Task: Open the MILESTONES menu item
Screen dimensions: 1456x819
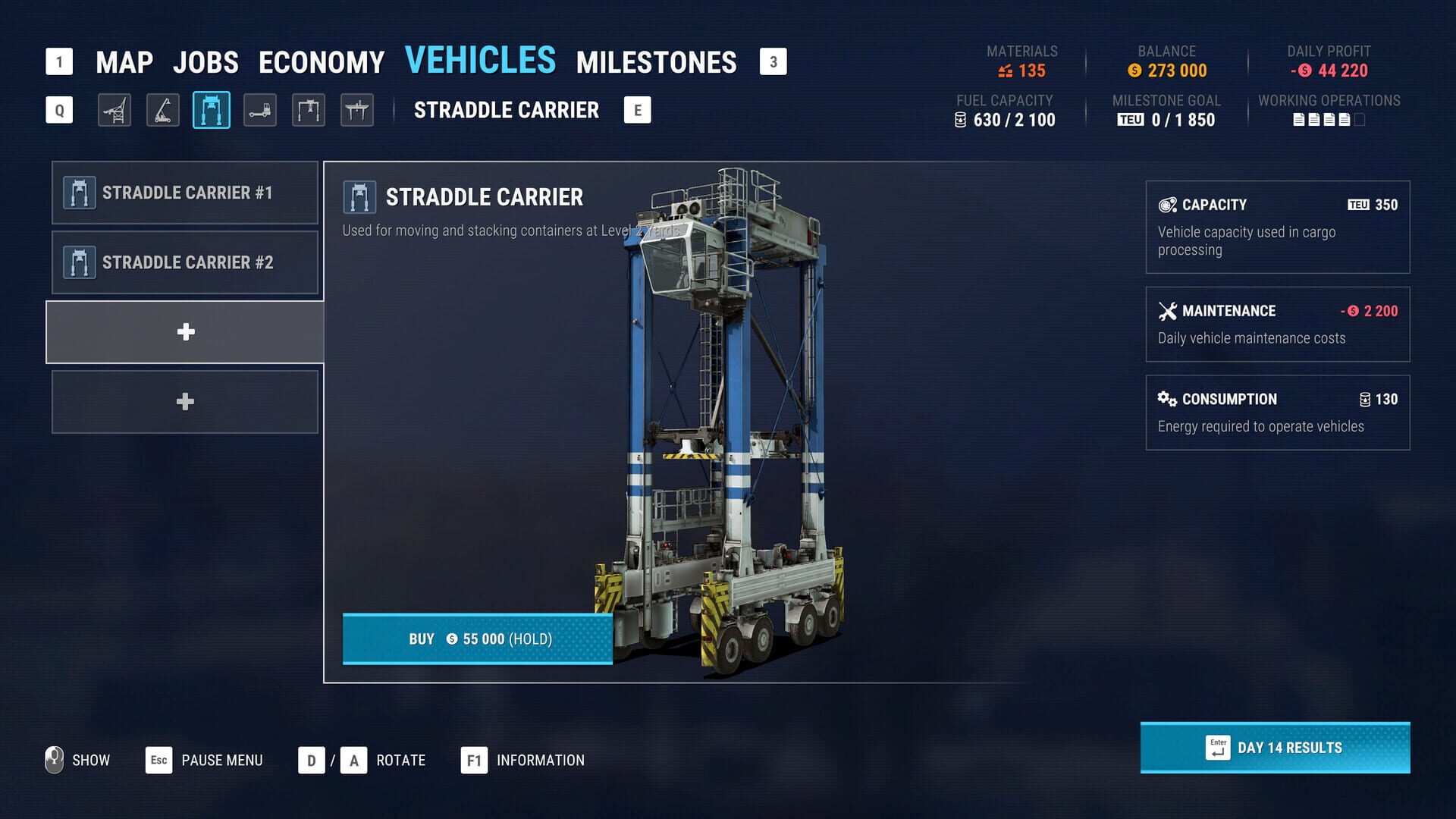Action: click(x=657, y=61)
